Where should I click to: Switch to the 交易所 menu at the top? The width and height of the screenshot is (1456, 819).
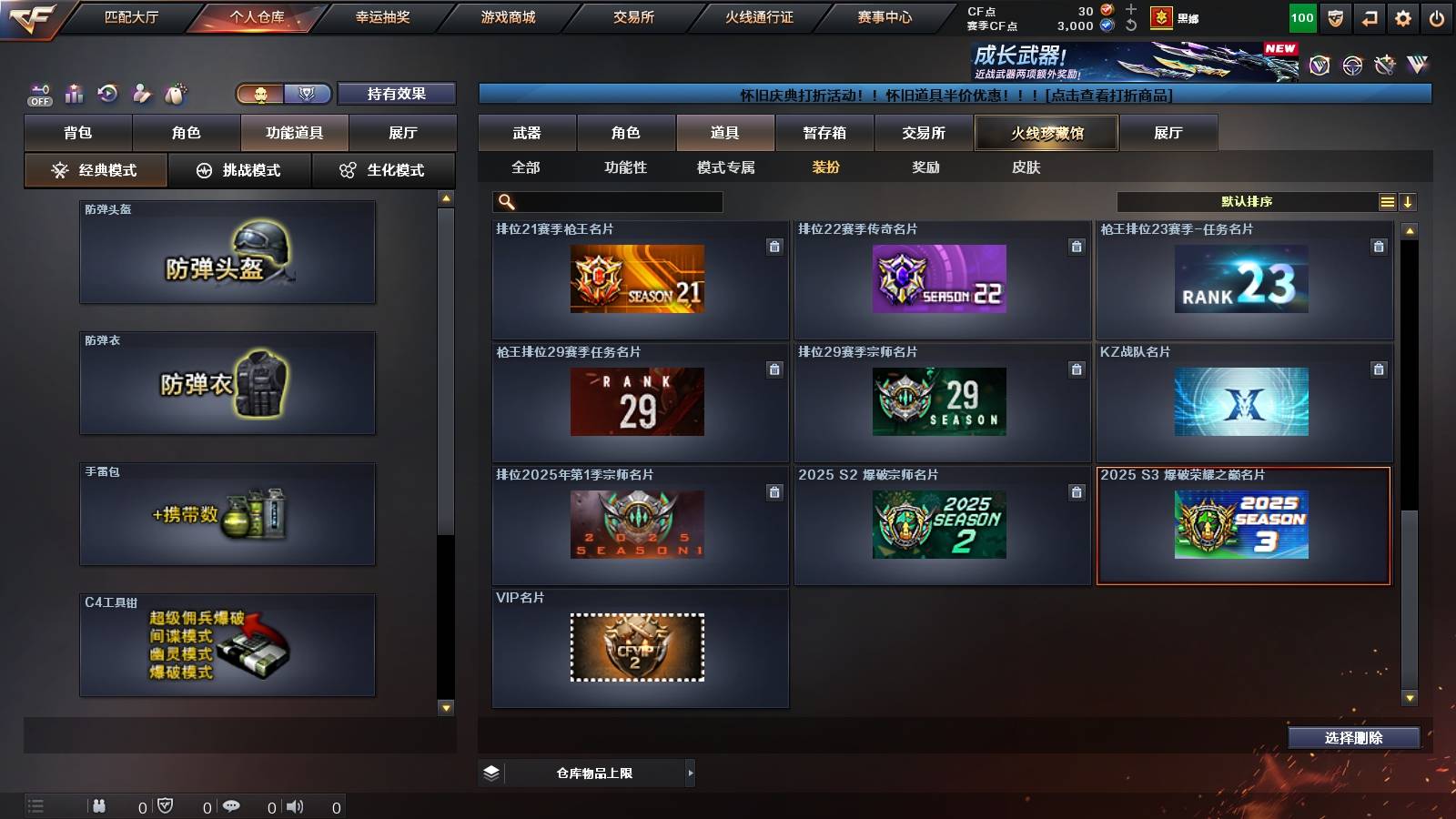click(x=632, y=15)
